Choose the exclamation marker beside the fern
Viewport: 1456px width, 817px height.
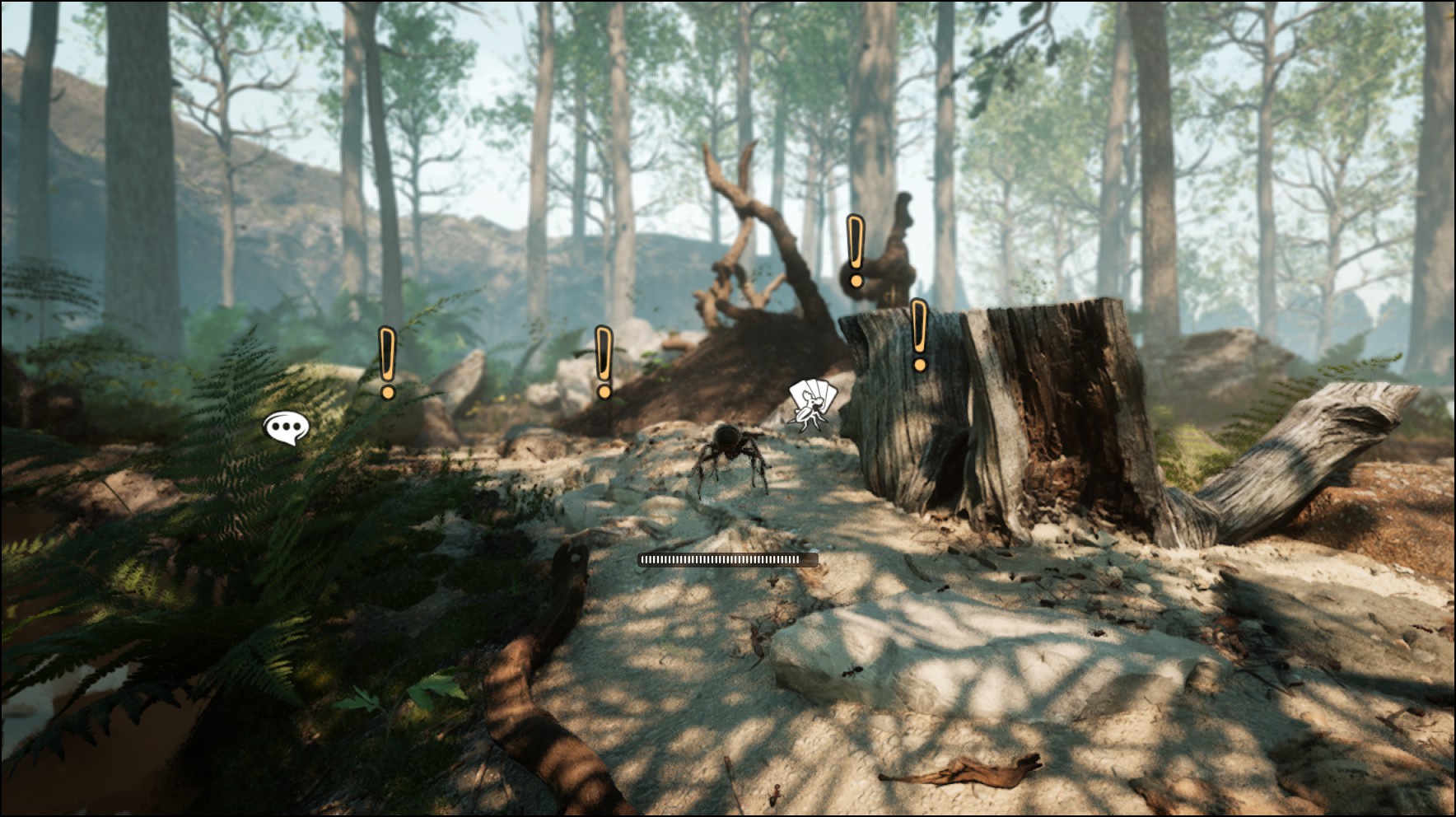pos(387,362)
